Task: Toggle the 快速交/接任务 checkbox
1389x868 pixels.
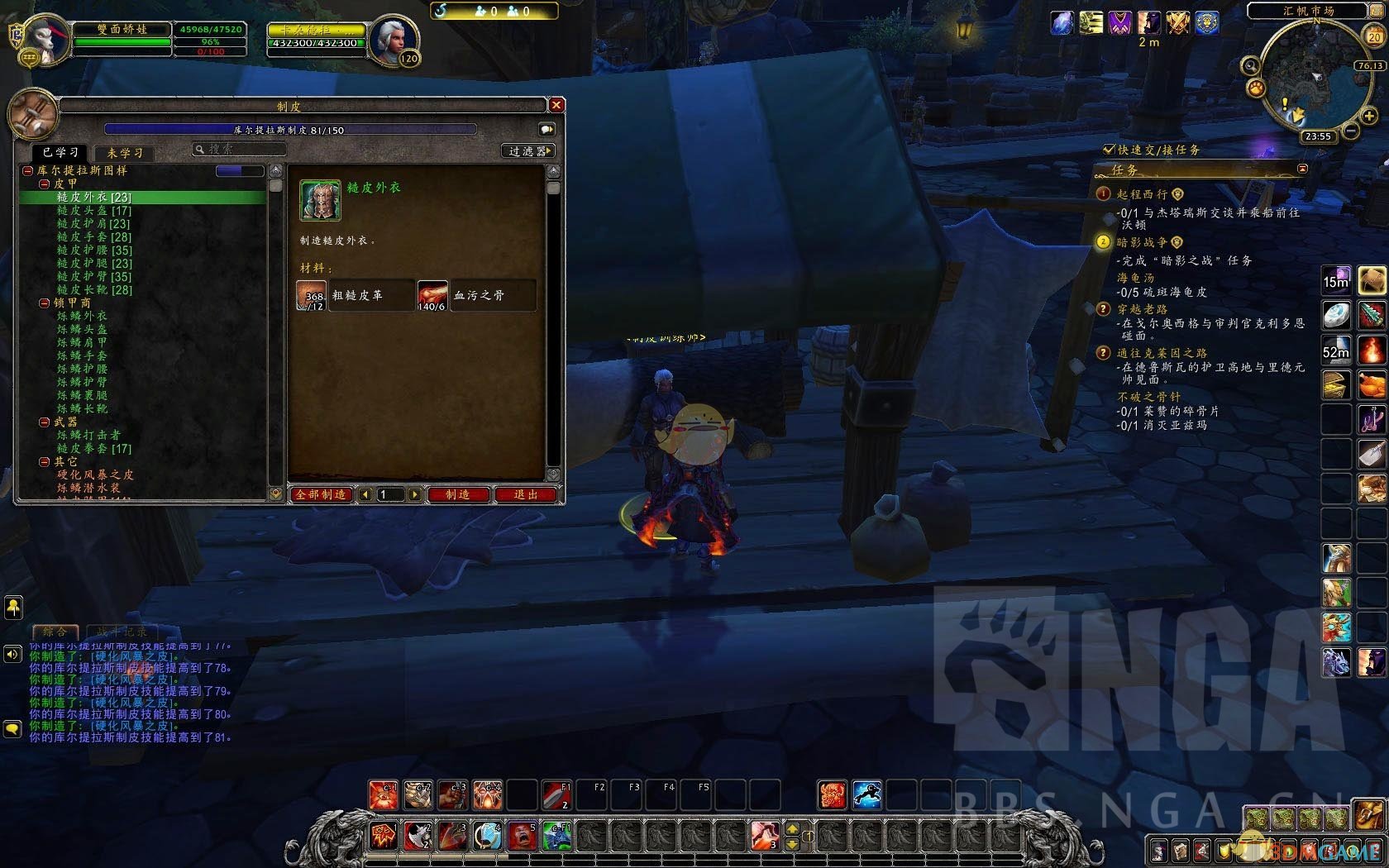Action: click(1109, 150)
